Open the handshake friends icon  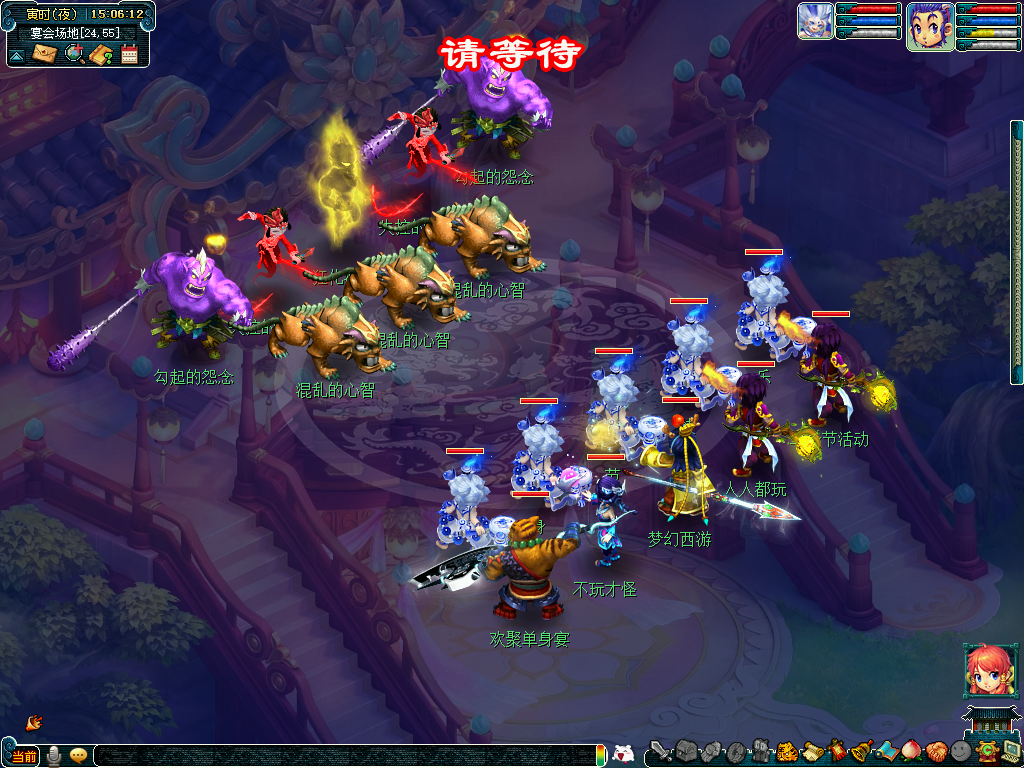[935, 751]
